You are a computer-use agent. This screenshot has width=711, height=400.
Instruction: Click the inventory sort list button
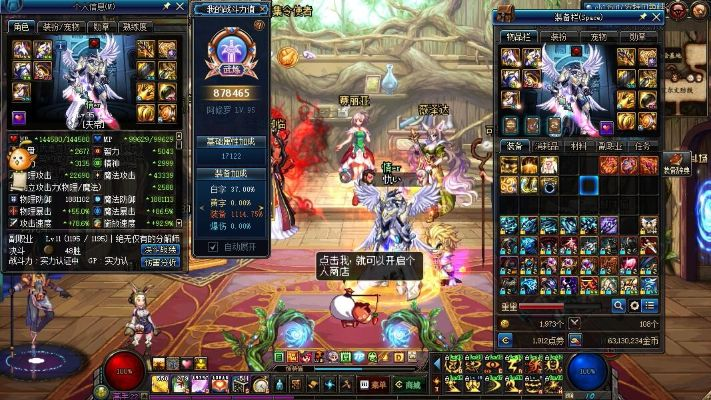click(x=650, y=306)
